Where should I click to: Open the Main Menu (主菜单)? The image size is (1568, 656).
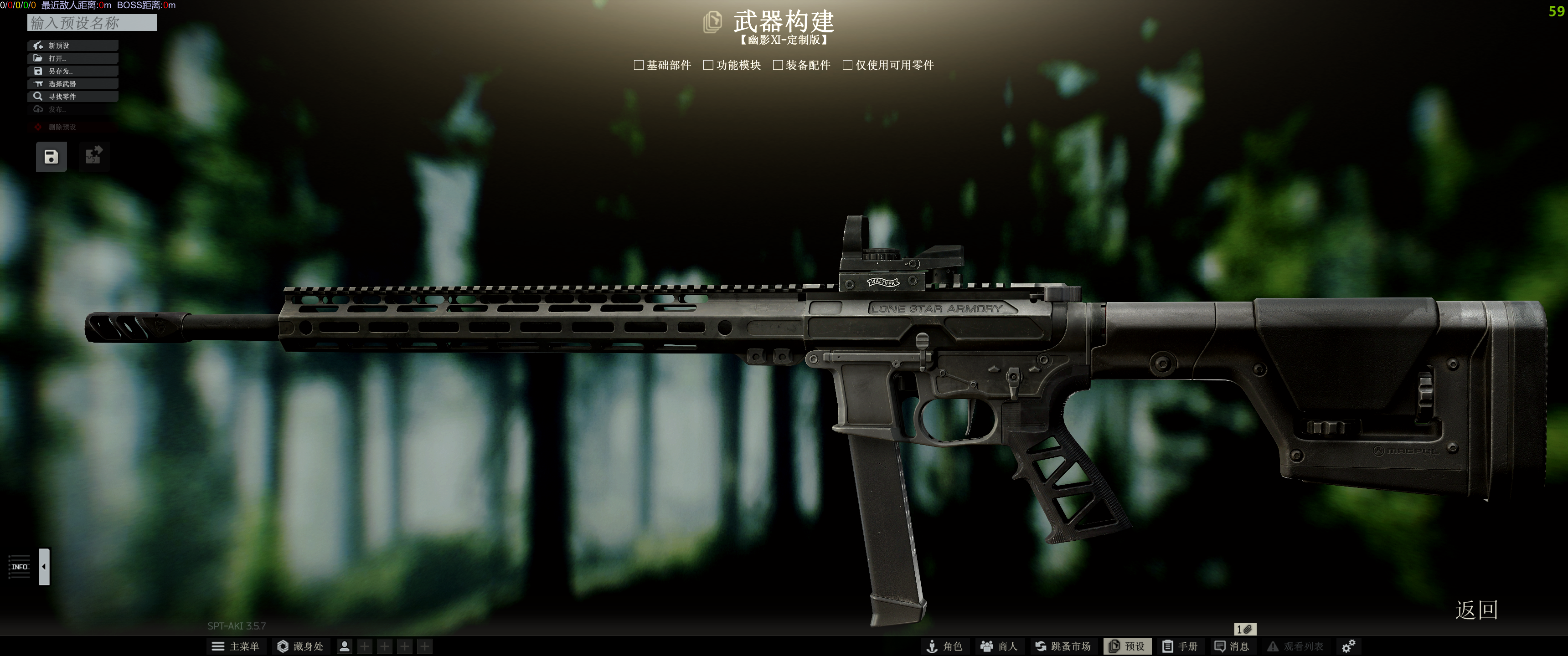coord(236,646)
